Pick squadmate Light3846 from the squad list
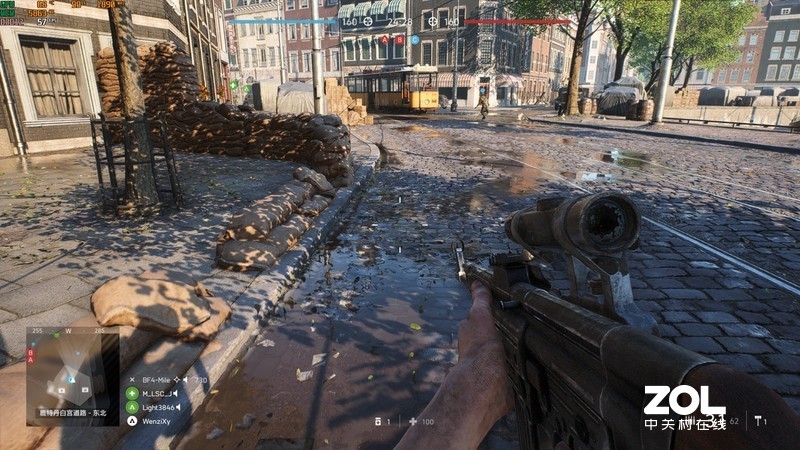Screen dimensions: 800x450 coord(159,407)
